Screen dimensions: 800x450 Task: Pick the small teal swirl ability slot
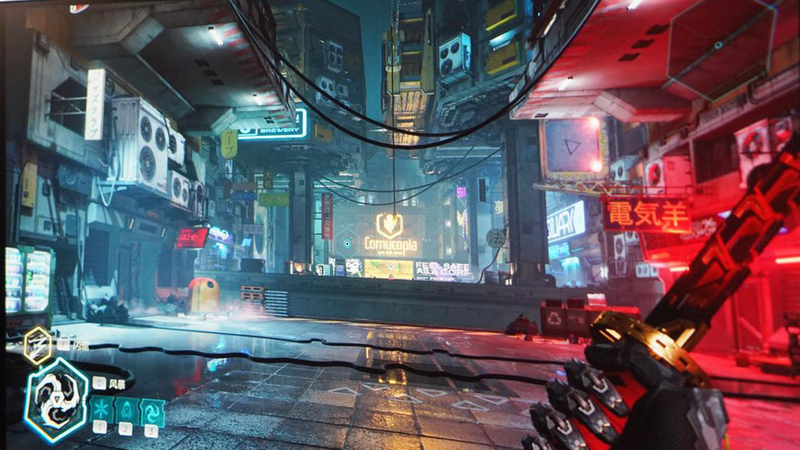(x=152, y=408)
